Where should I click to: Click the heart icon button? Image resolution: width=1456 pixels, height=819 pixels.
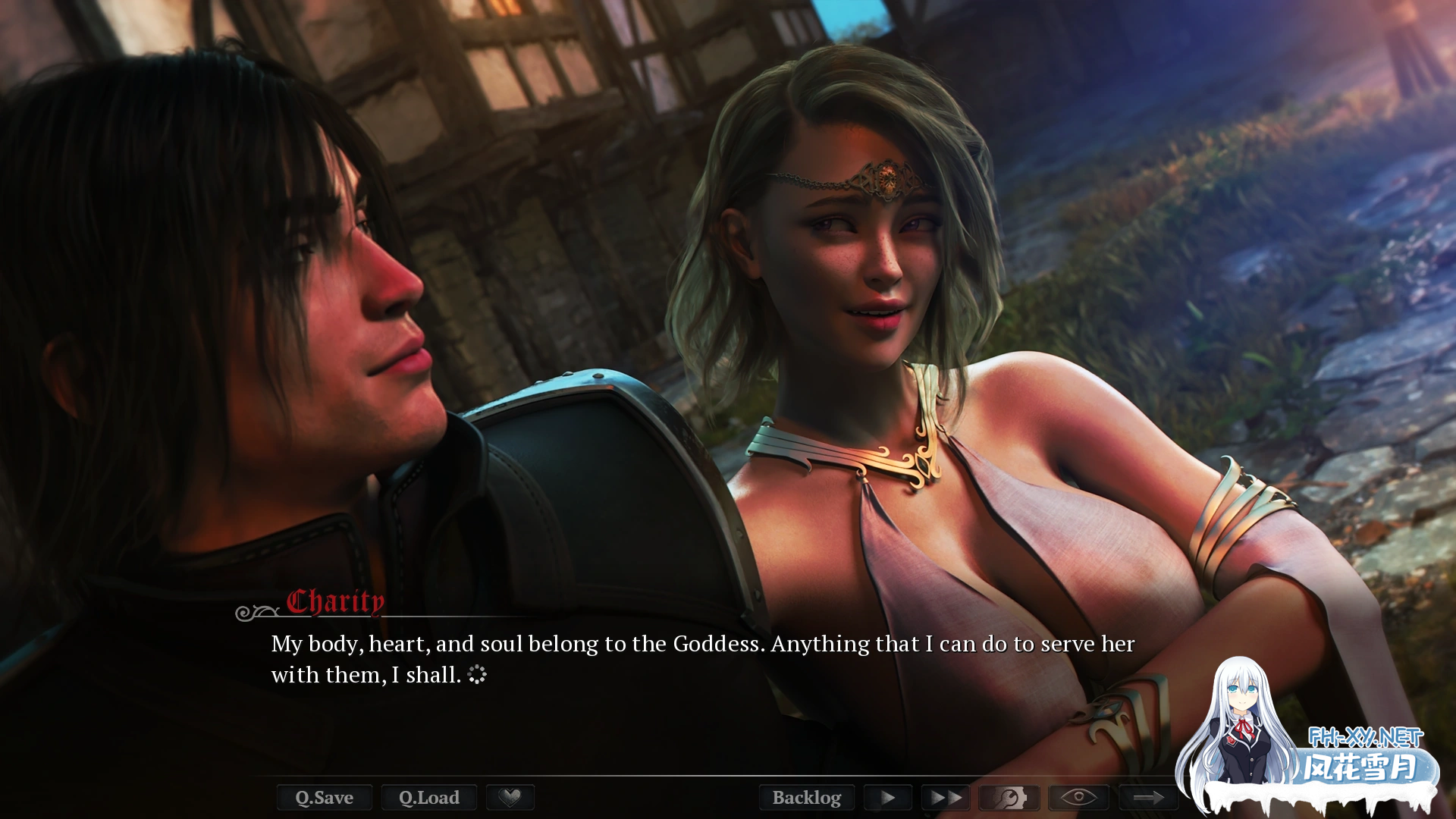tap(510, 797)
